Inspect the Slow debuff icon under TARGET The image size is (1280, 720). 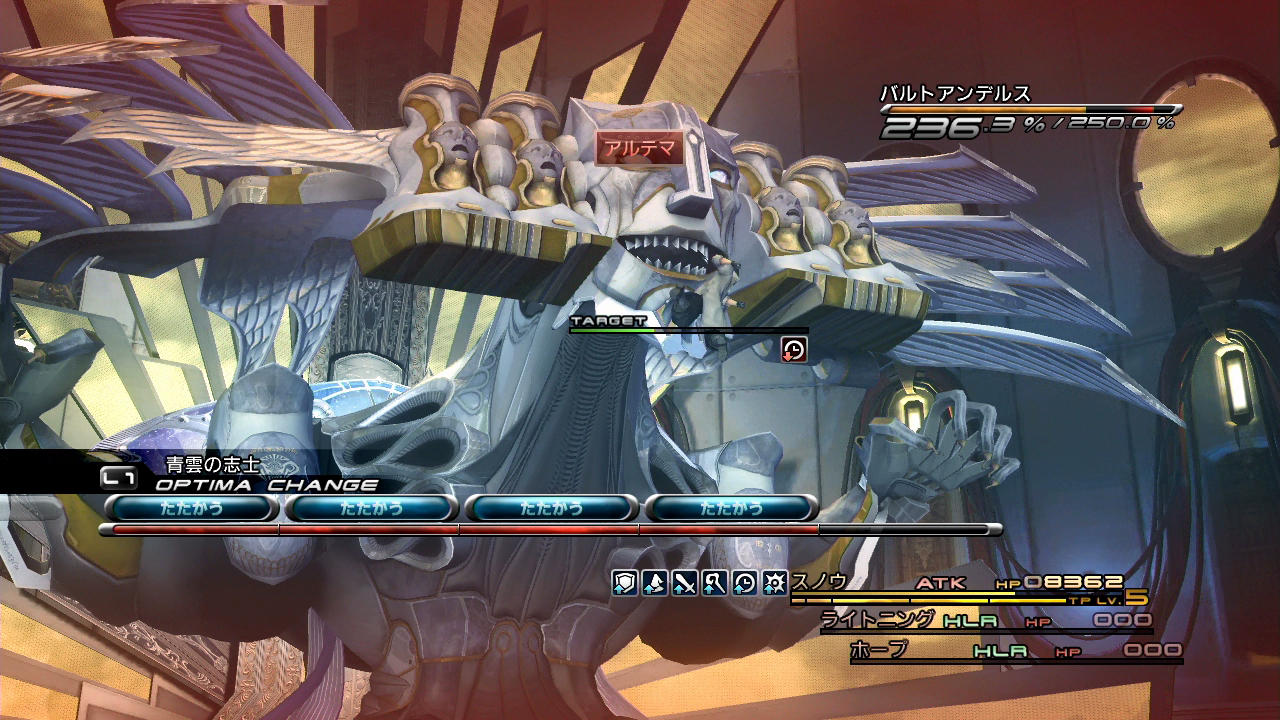click(x=793, y=348)
